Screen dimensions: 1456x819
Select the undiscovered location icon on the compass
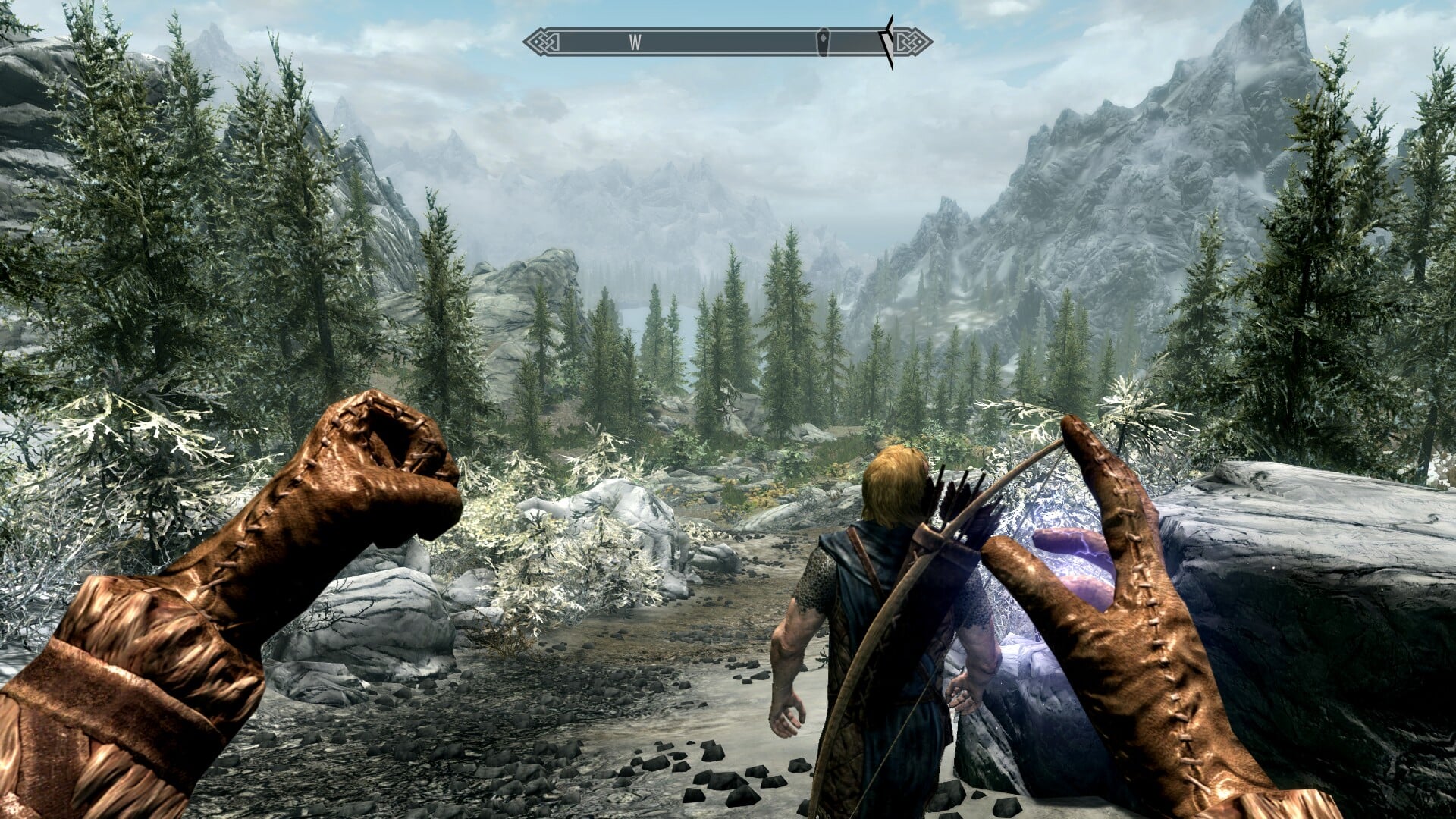[x=823, y=42]
